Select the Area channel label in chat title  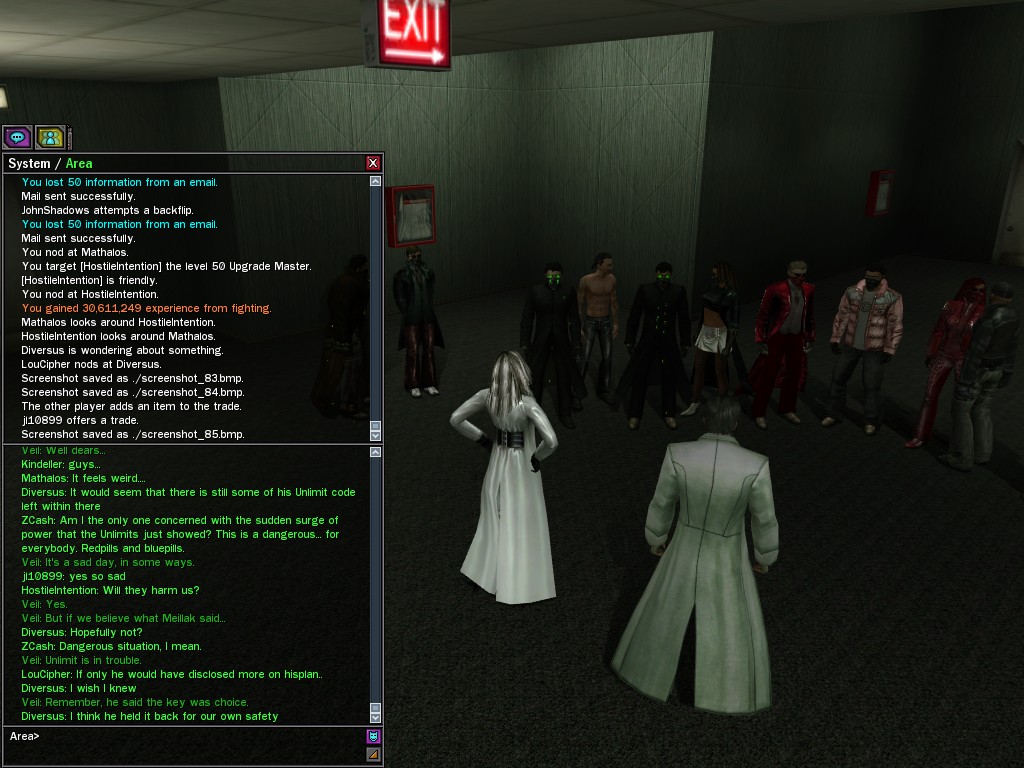pos(79,163)
